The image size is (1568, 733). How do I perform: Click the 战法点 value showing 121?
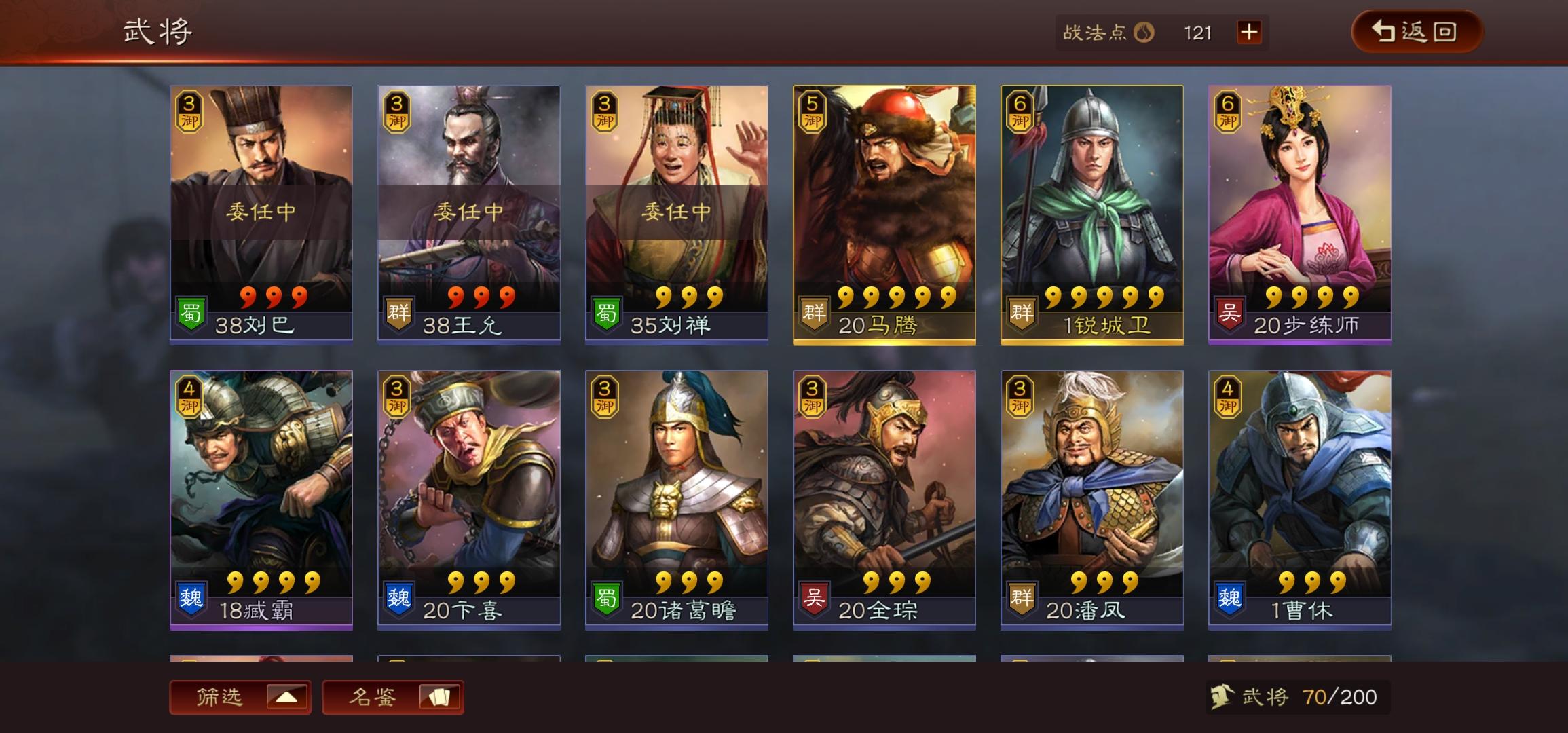point(1199,33)
